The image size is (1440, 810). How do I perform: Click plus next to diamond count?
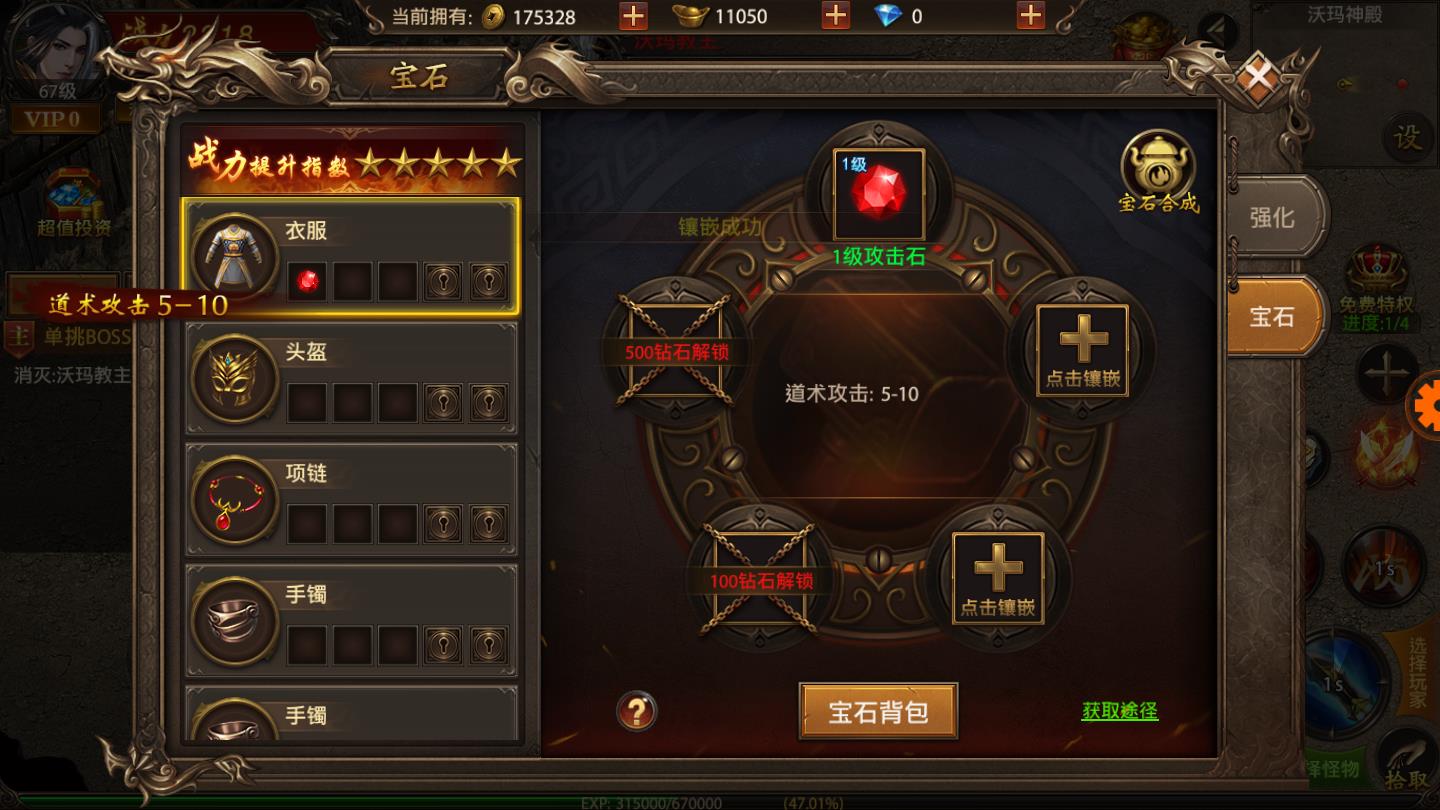(1030, 17)
